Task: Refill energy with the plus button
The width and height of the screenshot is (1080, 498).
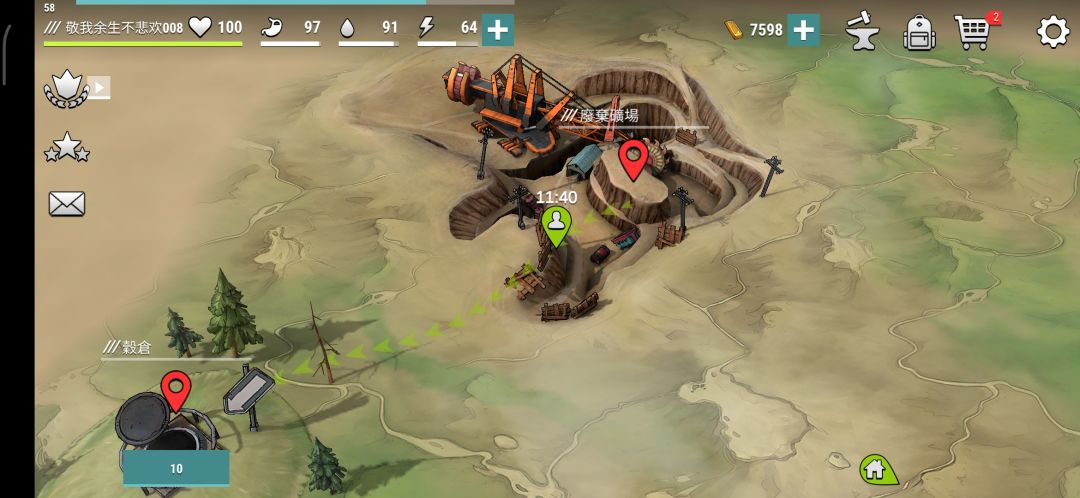Action: click(x=498, y=30)
